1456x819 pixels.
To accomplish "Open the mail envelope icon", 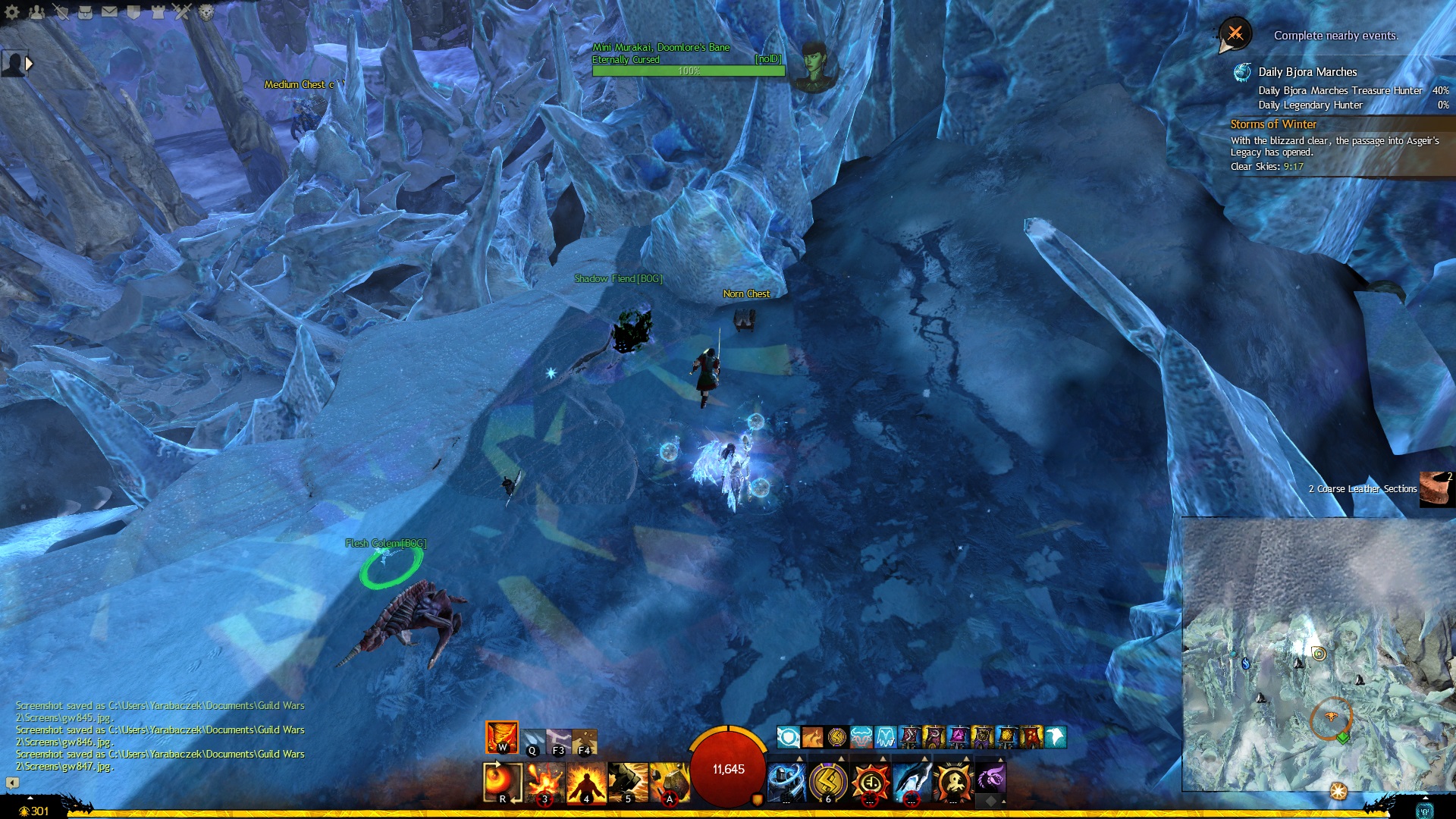I will tap(109, 11).
